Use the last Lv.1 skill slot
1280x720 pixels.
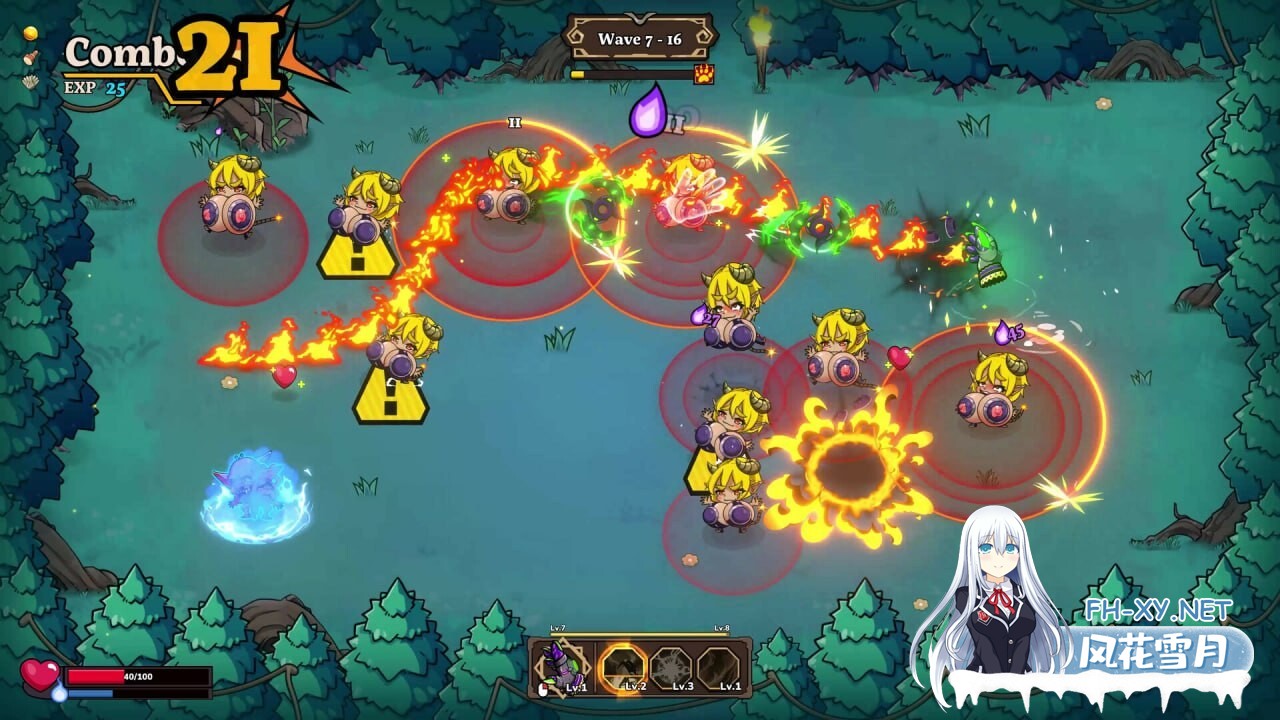pyautogui.click(x=719, y=667)
